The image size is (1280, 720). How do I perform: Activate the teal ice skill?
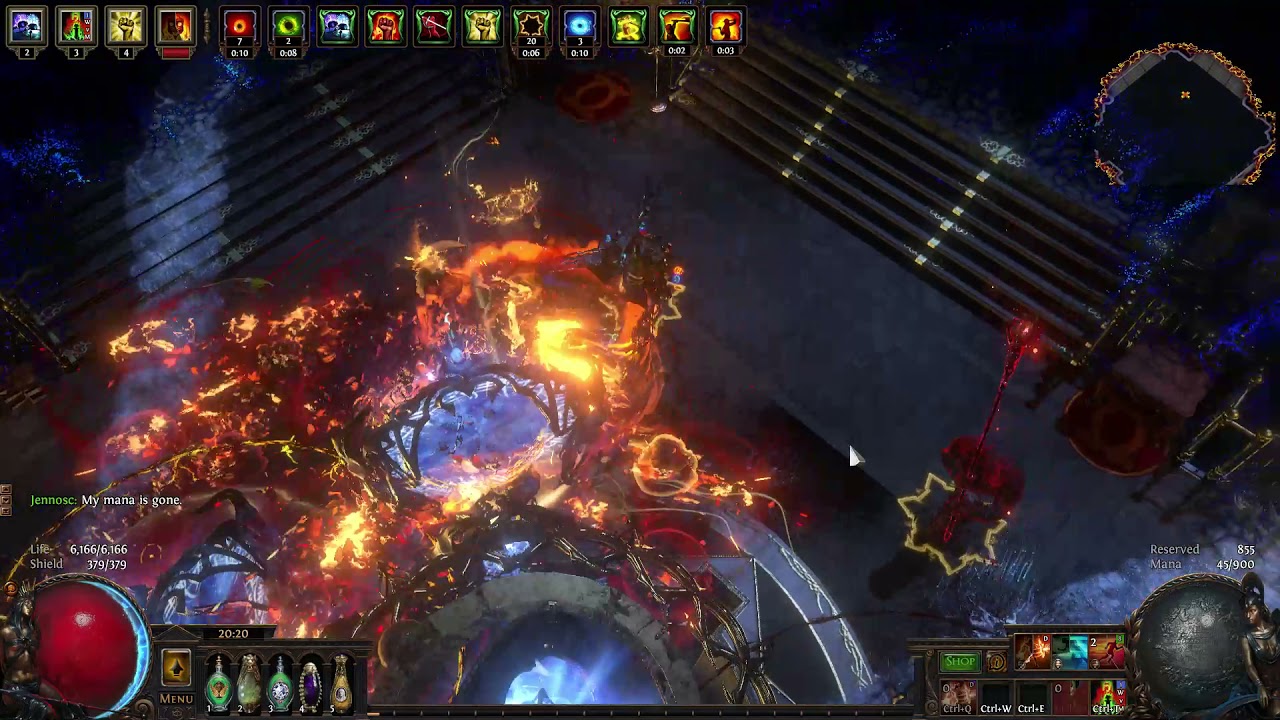(1069, 653)
